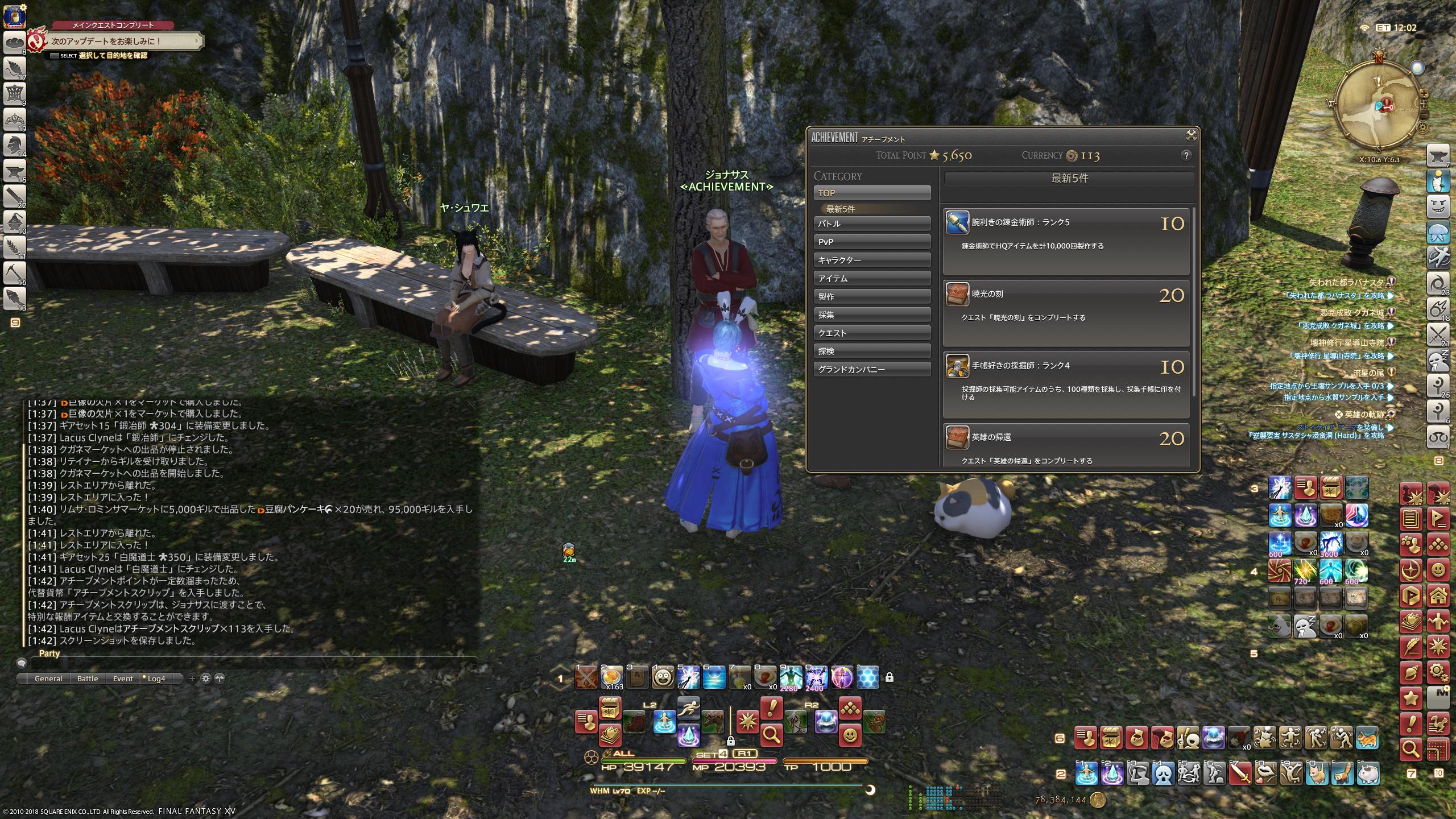
Task: Select the グランドカンパニー category
Action: click(872, 369)
